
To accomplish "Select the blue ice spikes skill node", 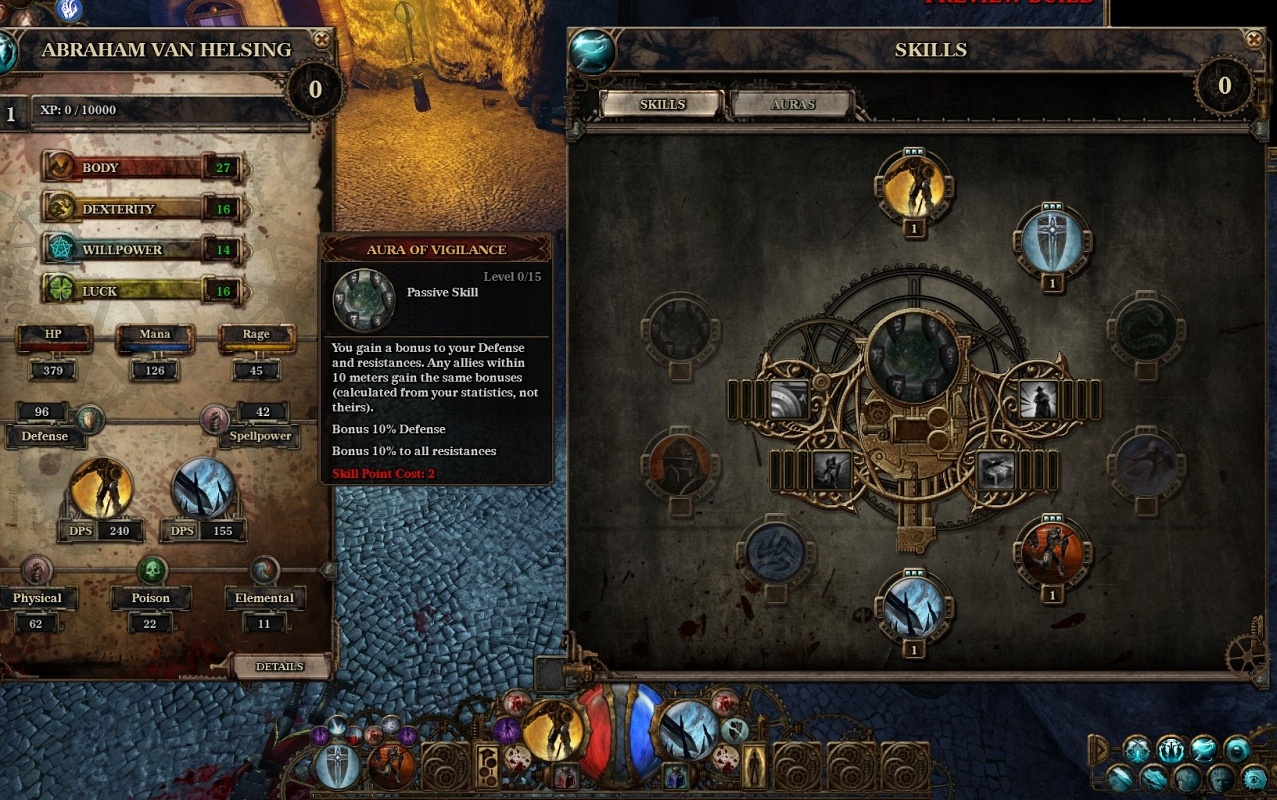I will pyautogui.click(x=913, y=607).
